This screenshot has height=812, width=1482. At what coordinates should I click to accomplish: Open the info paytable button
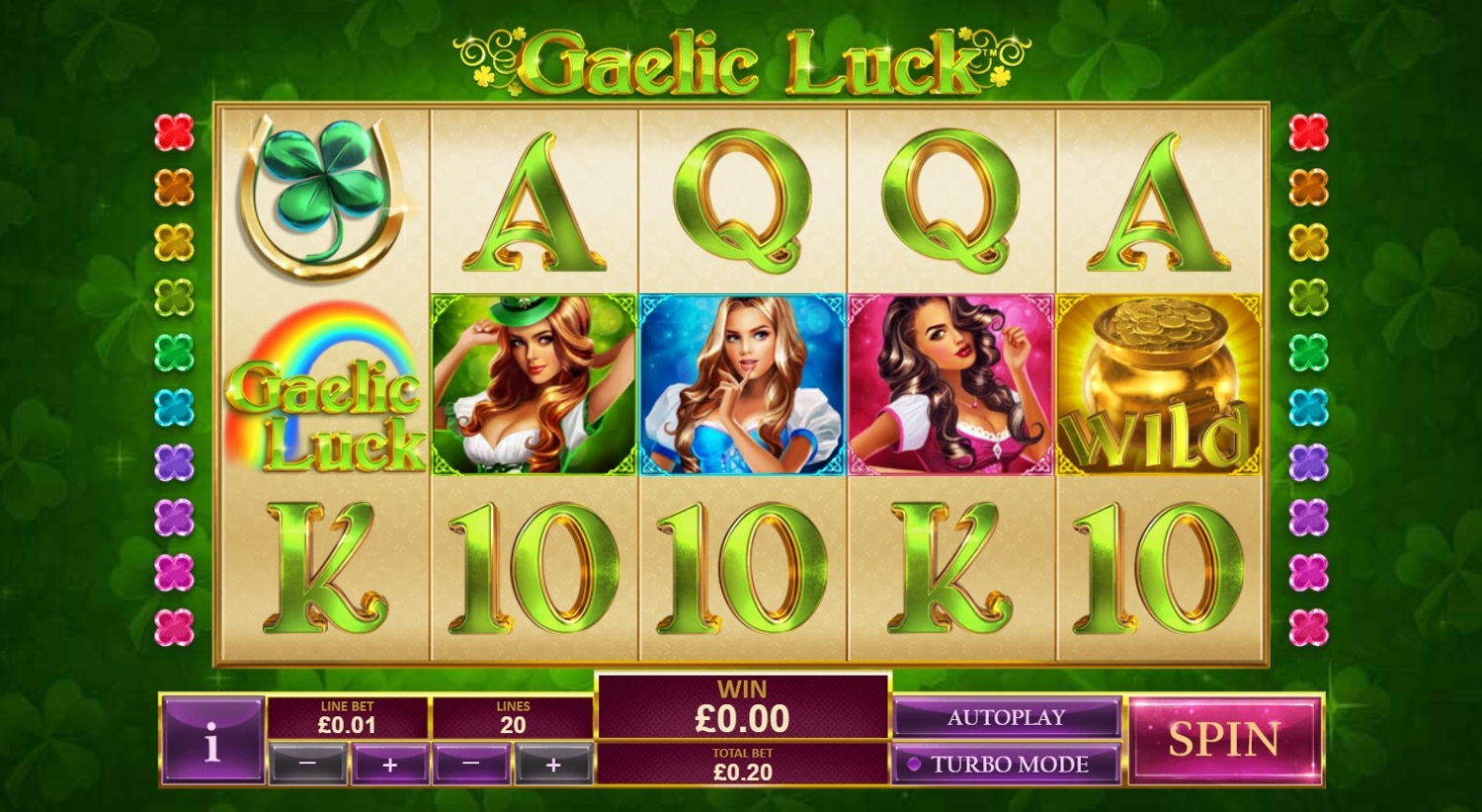211,741
